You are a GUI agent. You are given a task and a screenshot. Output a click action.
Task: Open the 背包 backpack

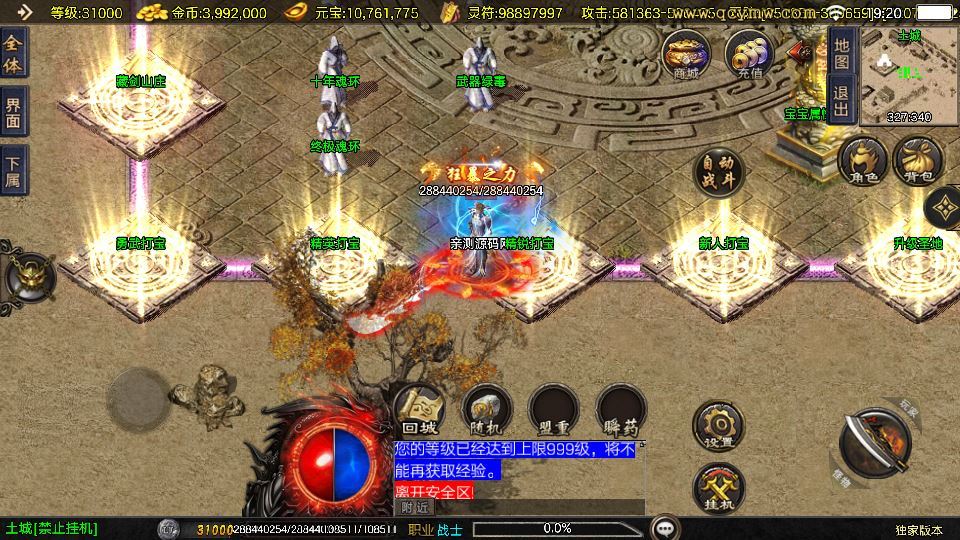tap(917, 162)
